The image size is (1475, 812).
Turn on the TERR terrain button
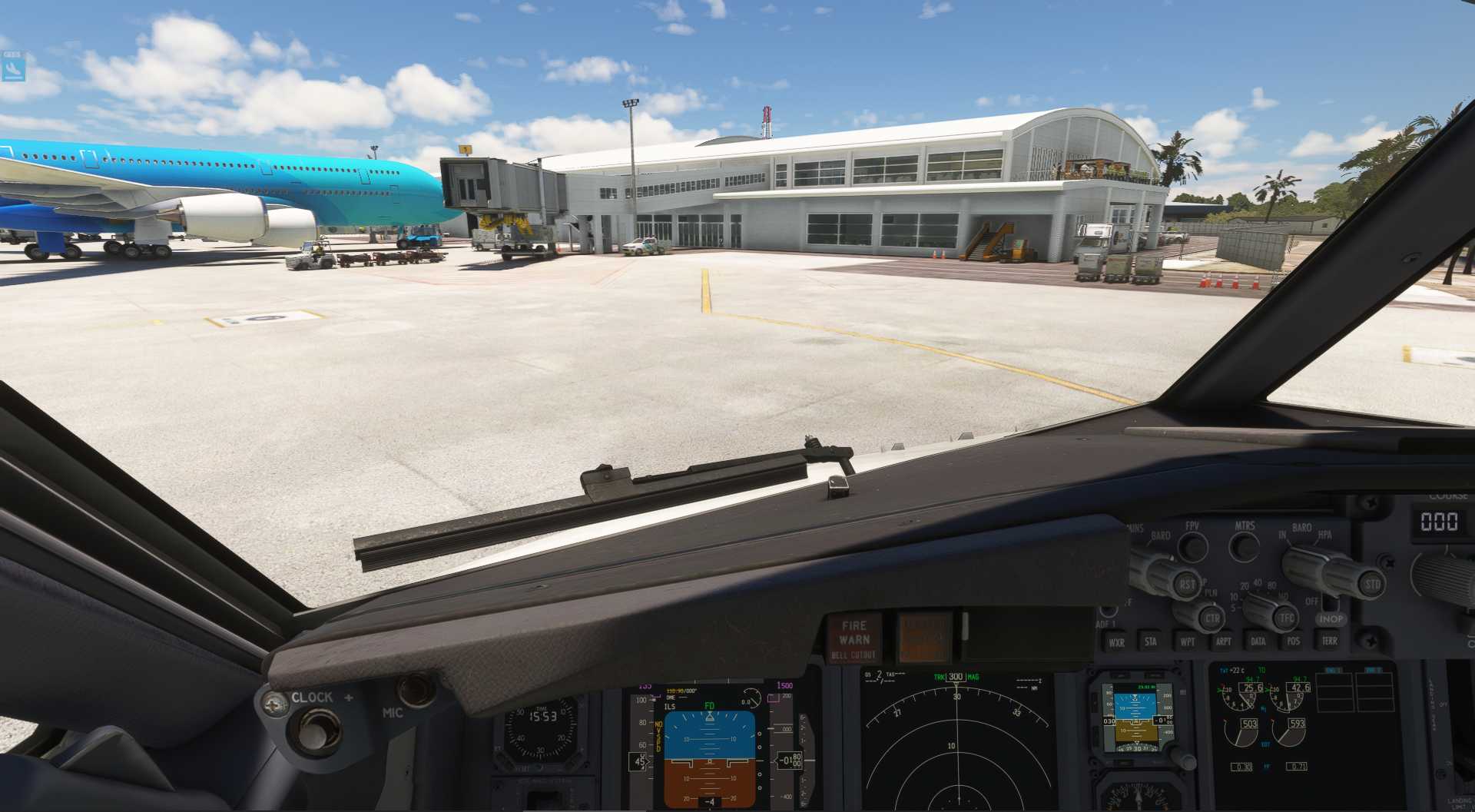(1329, 641)
